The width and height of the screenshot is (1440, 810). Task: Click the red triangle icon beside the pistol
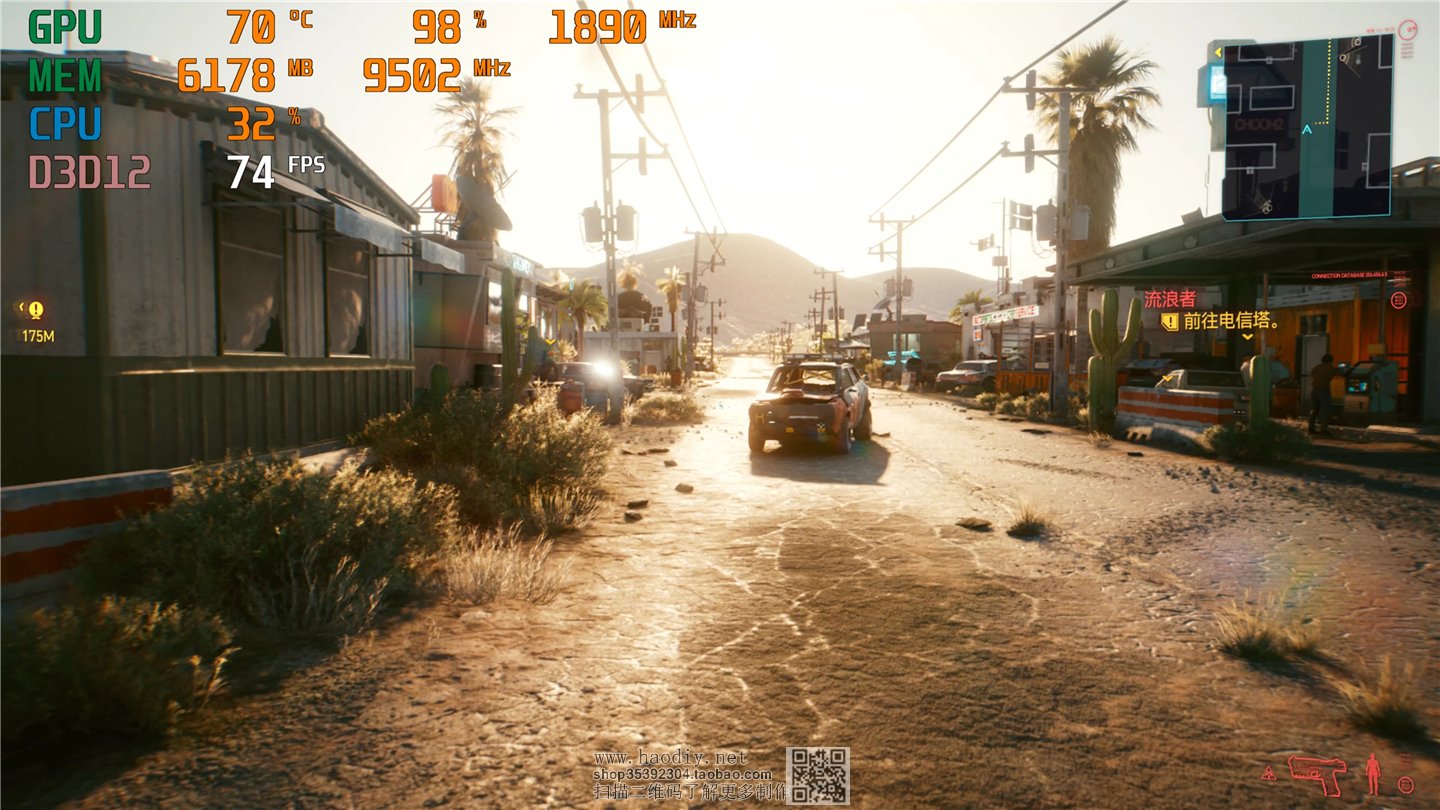pos(1270,773)
